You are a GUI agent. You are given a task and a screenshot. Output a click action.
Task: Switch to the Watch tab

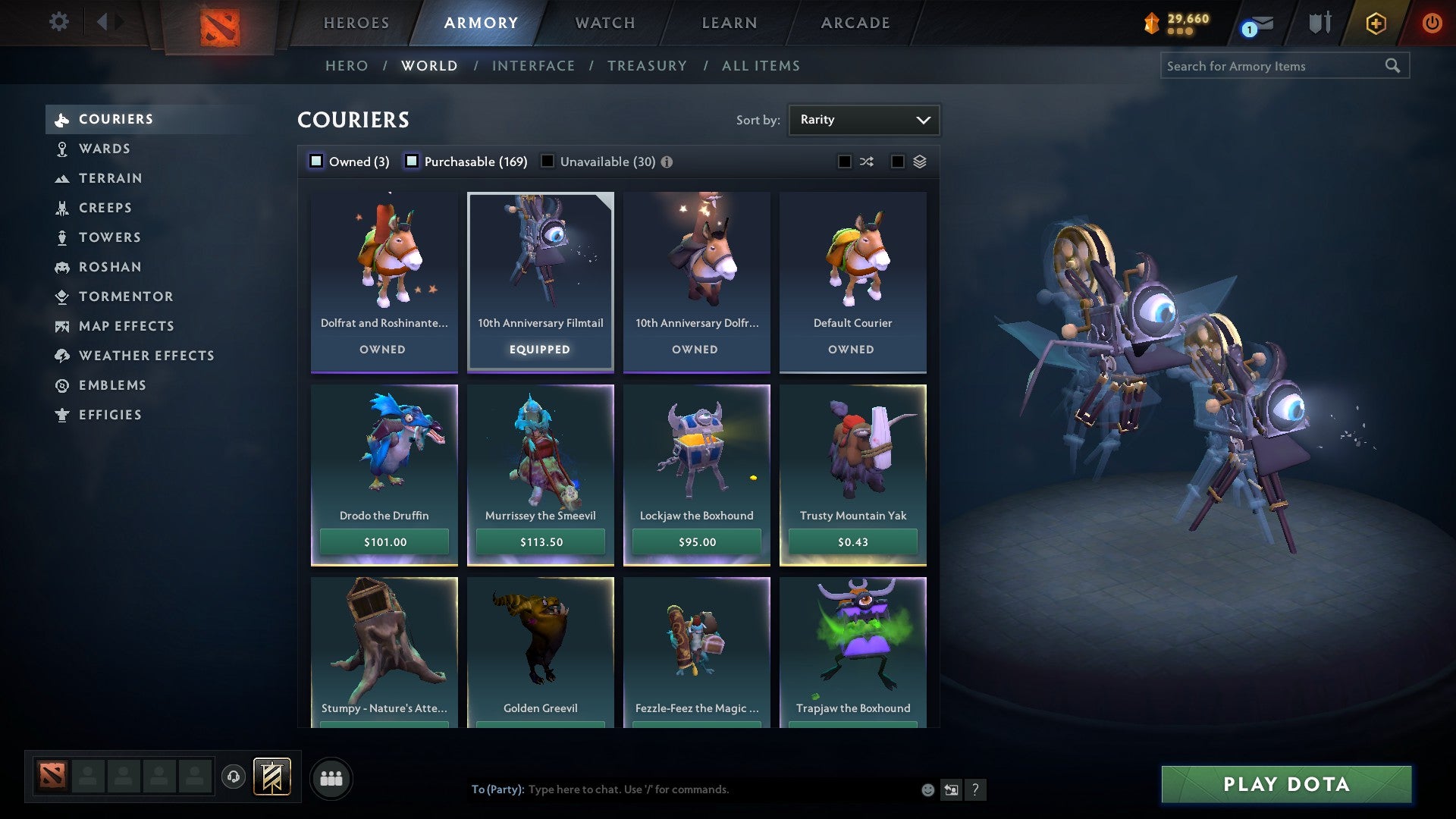pyautogui.click(x=603, y=22)
